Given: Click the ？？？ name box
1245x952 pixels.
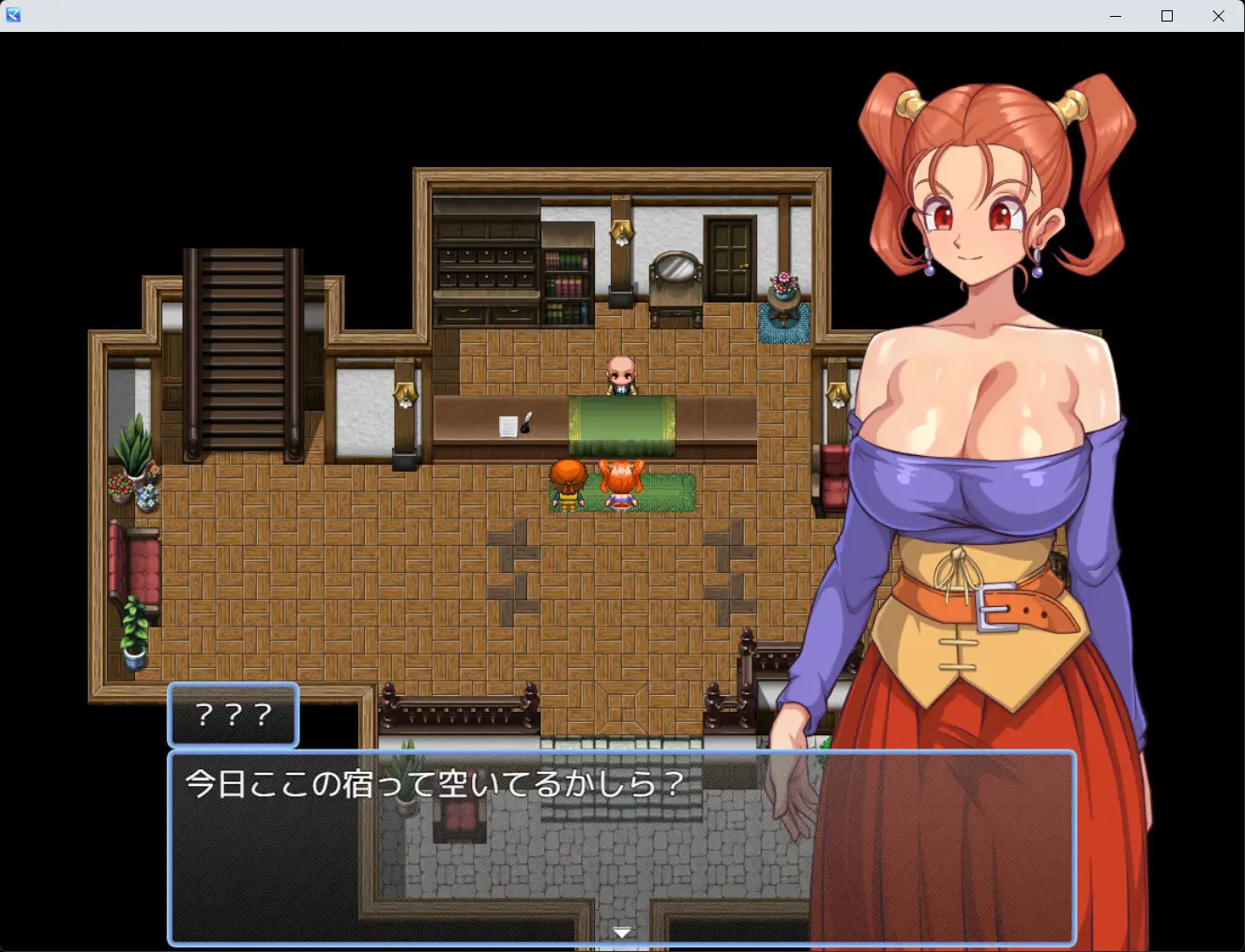Looking at the screenshot, I should pos(232,716).
